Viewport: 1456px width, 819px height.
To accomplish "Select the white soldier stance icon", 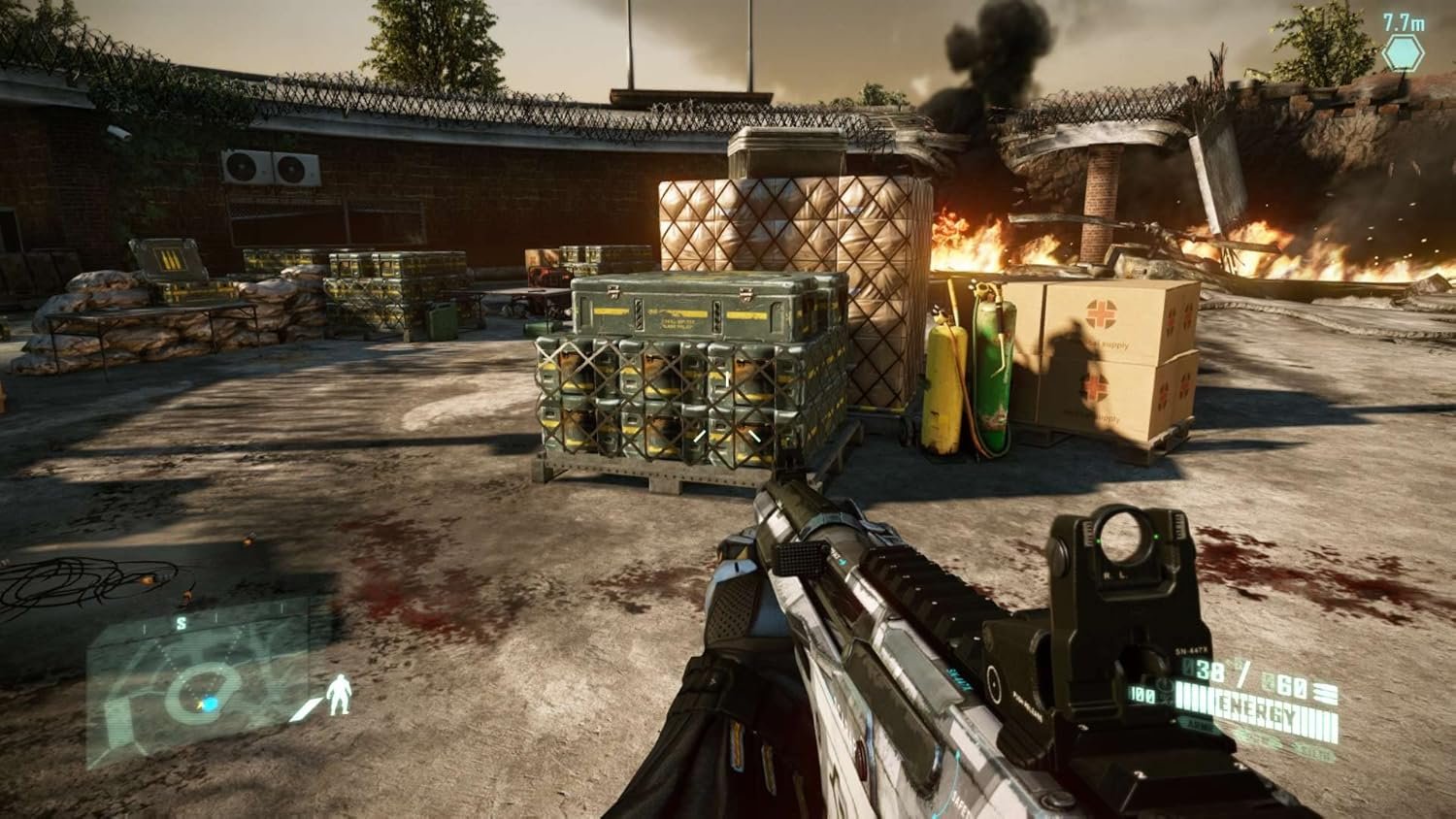I will [x=339, y=695].
